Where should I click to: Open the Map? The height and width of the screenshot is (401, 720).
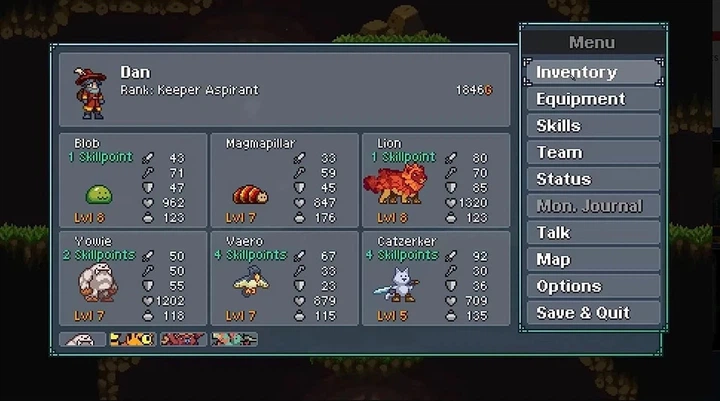[592, 259]
